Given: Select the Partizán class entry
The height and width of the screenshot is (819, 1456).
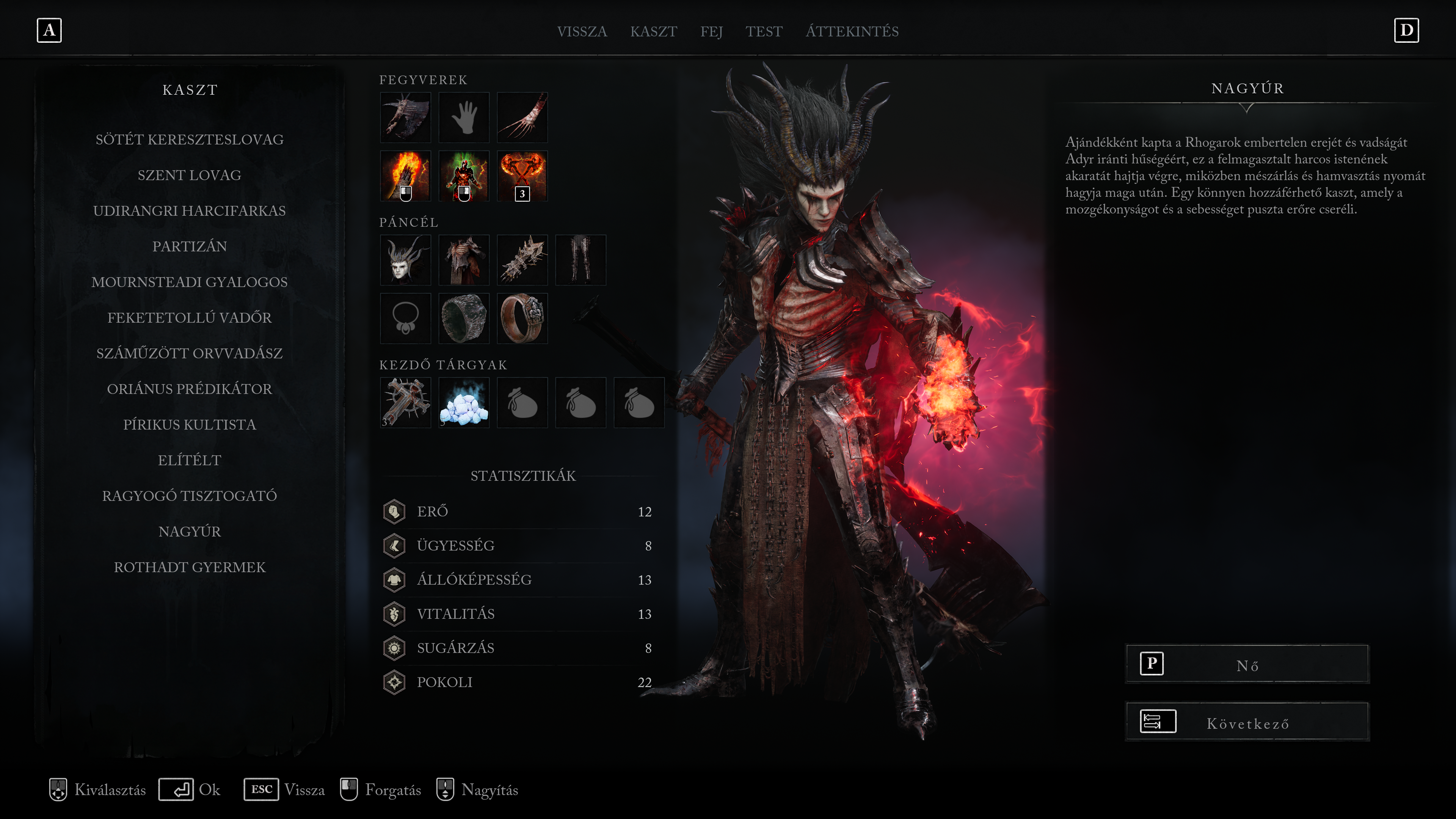Looking at the screenshot, I should (189, 246).
